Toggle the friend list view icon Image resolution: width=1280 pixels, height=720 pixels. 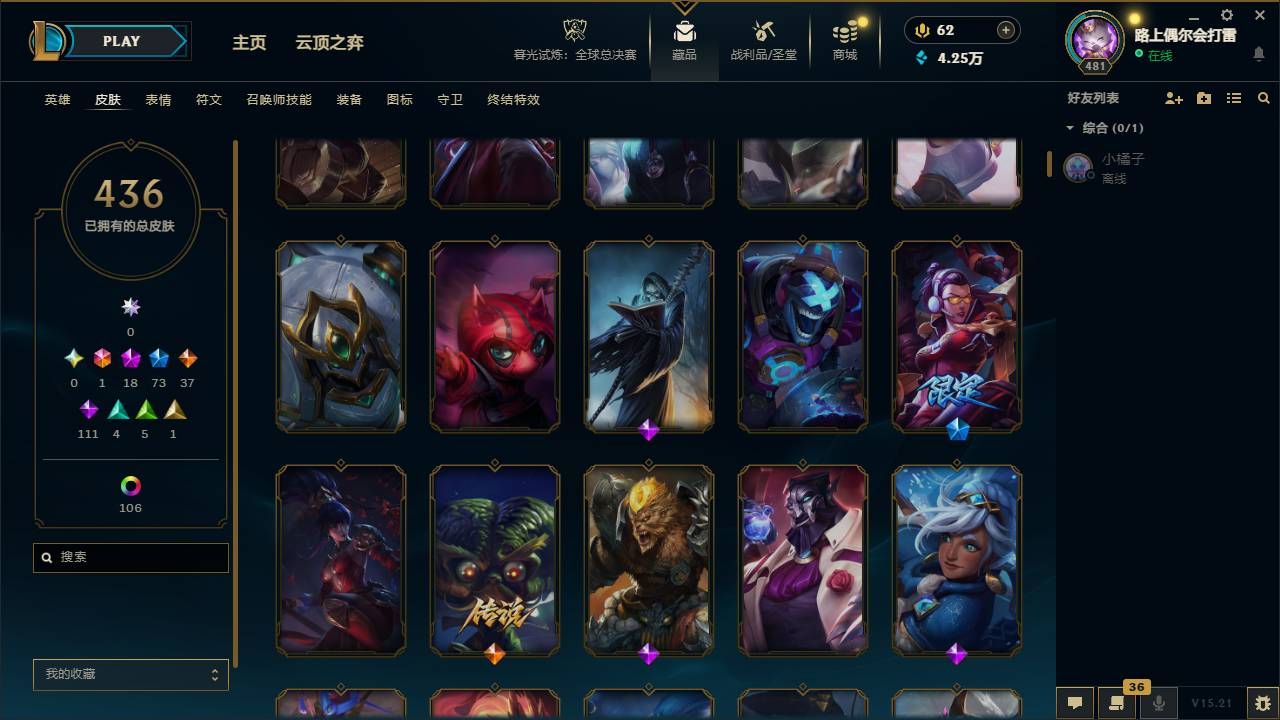(1233, 97)
